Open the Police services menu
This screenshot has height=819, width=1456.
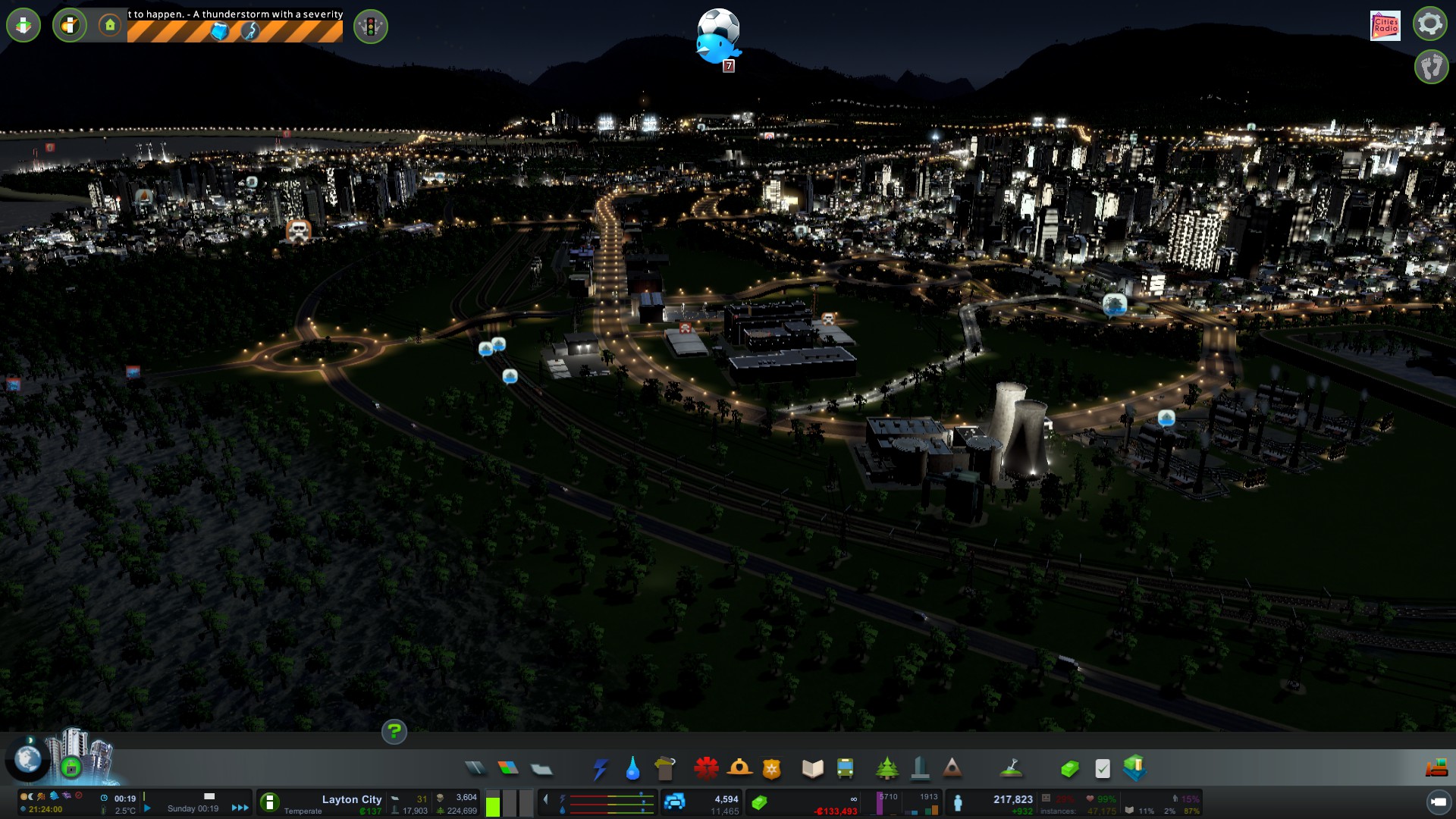pos(771,769)
